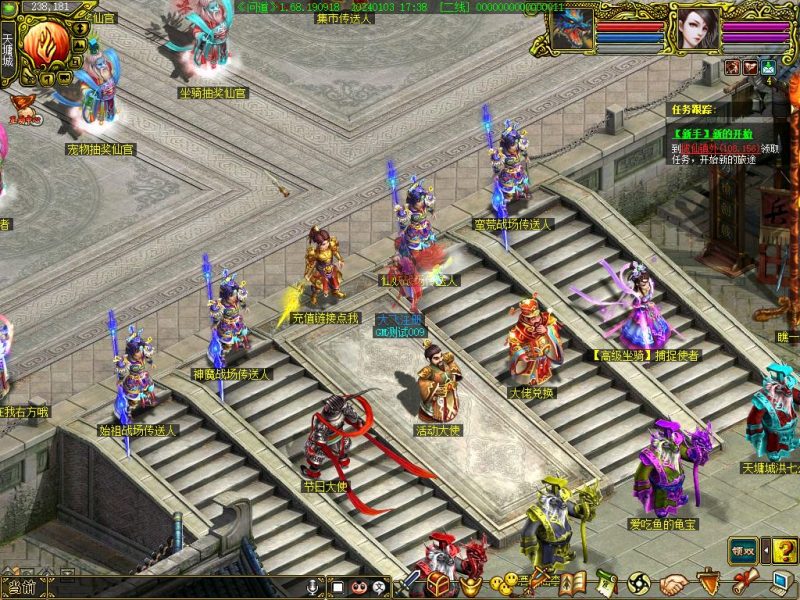Open the treasure chest inventory icon
Image resolution: width=800 pixels, height=600 pixels.
(x=441, y=583)
